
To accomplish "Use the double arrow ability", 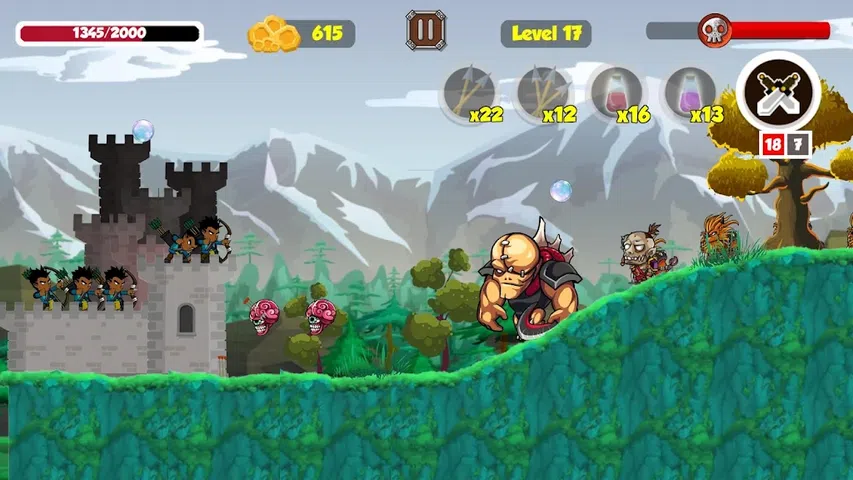I will click(468, 93).
